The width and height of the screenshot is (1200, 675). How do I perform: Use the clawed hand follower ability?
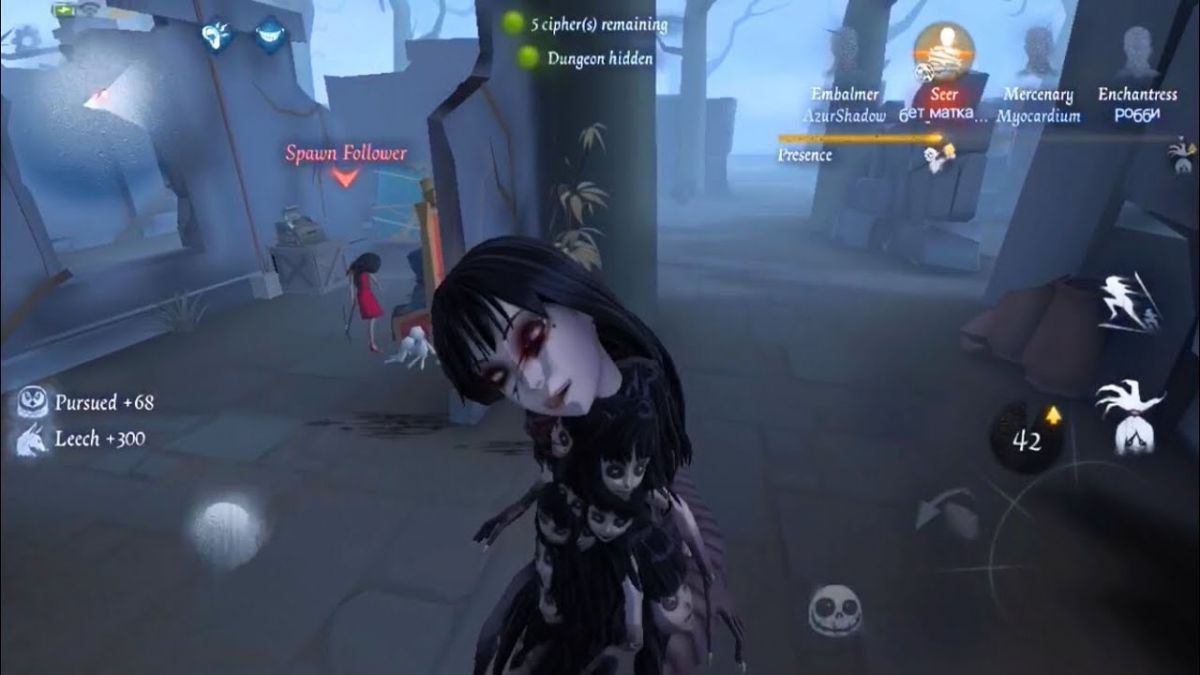coord(1130,417)
